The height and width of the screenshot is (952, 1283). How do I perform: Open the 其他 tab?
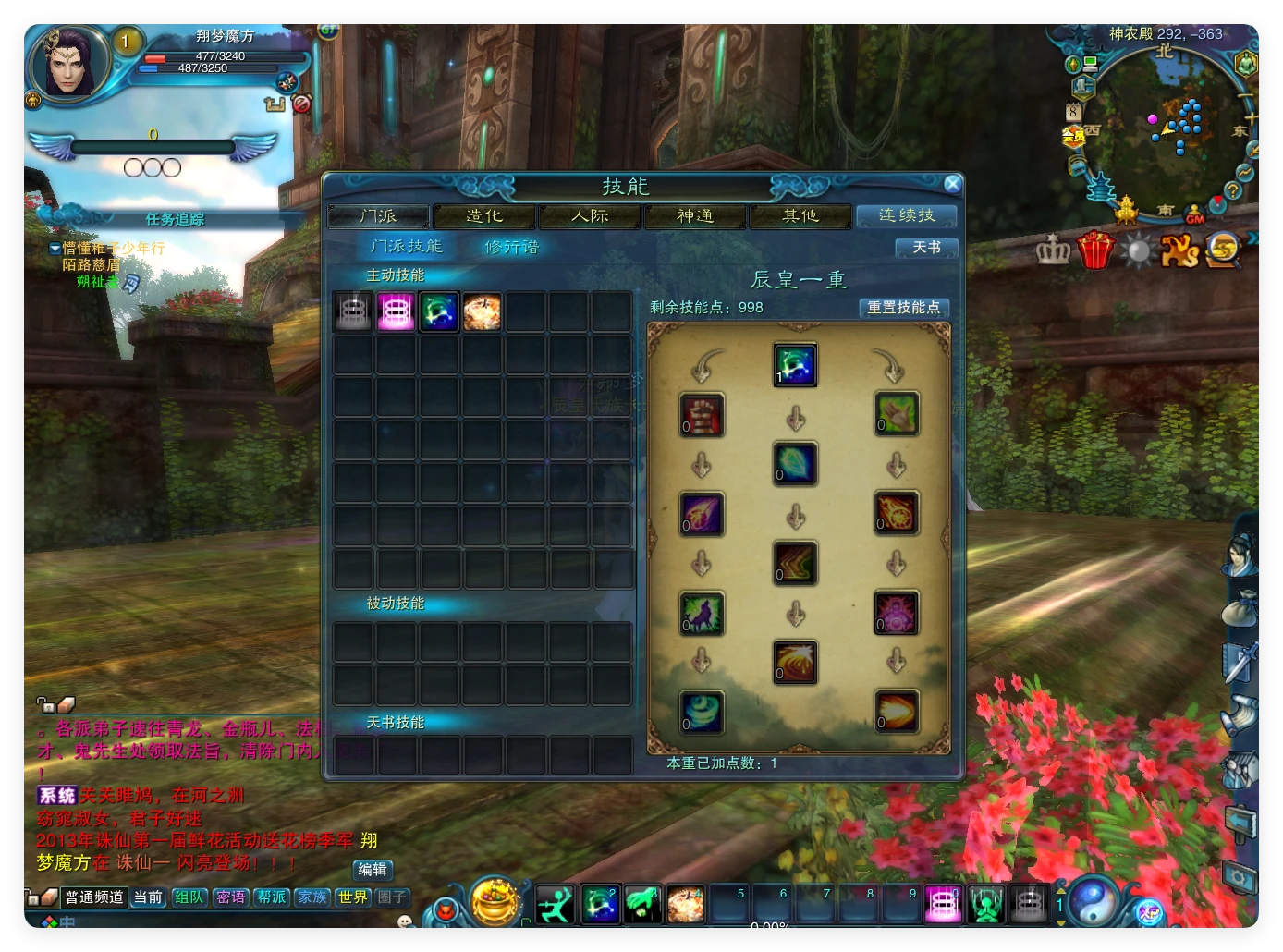click(800, 216)
